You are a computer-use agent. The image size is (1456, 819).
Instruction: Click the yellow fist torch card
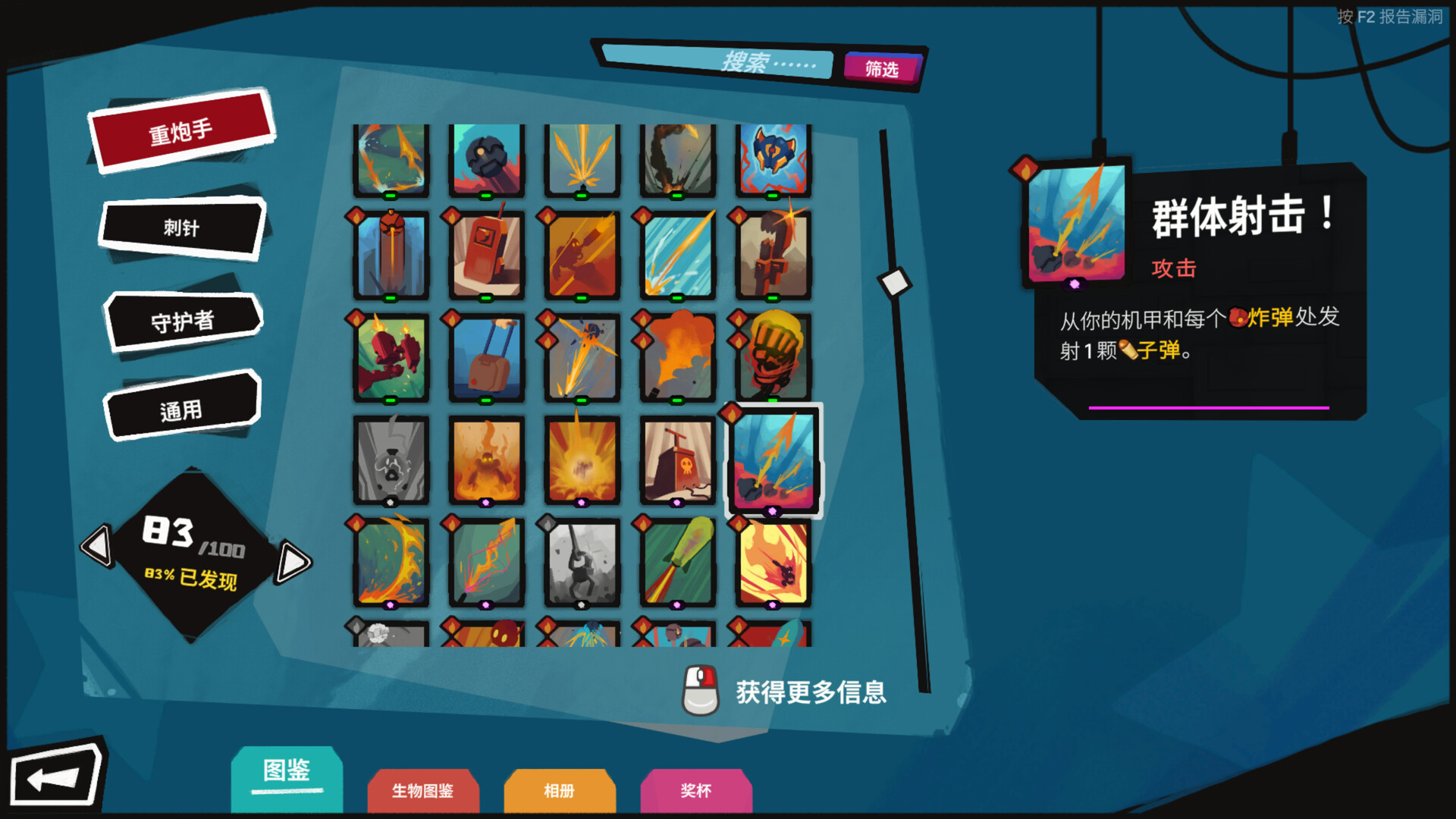point(773,356)
